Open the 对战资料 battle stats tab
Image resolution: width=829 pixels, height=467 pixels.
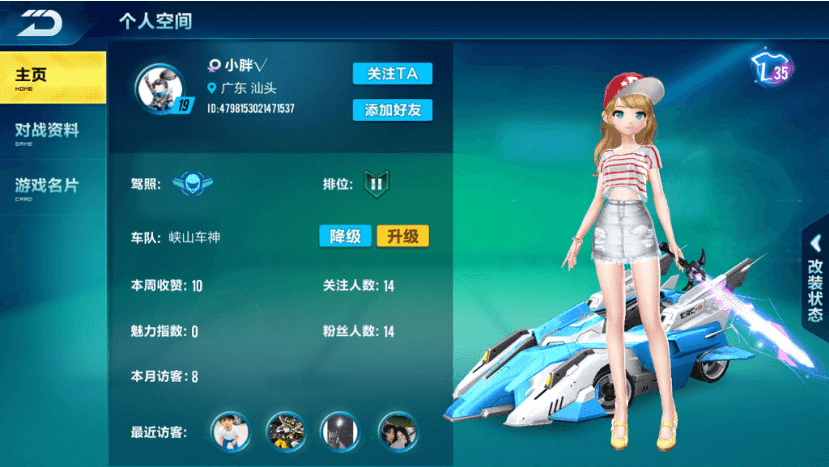52,133
